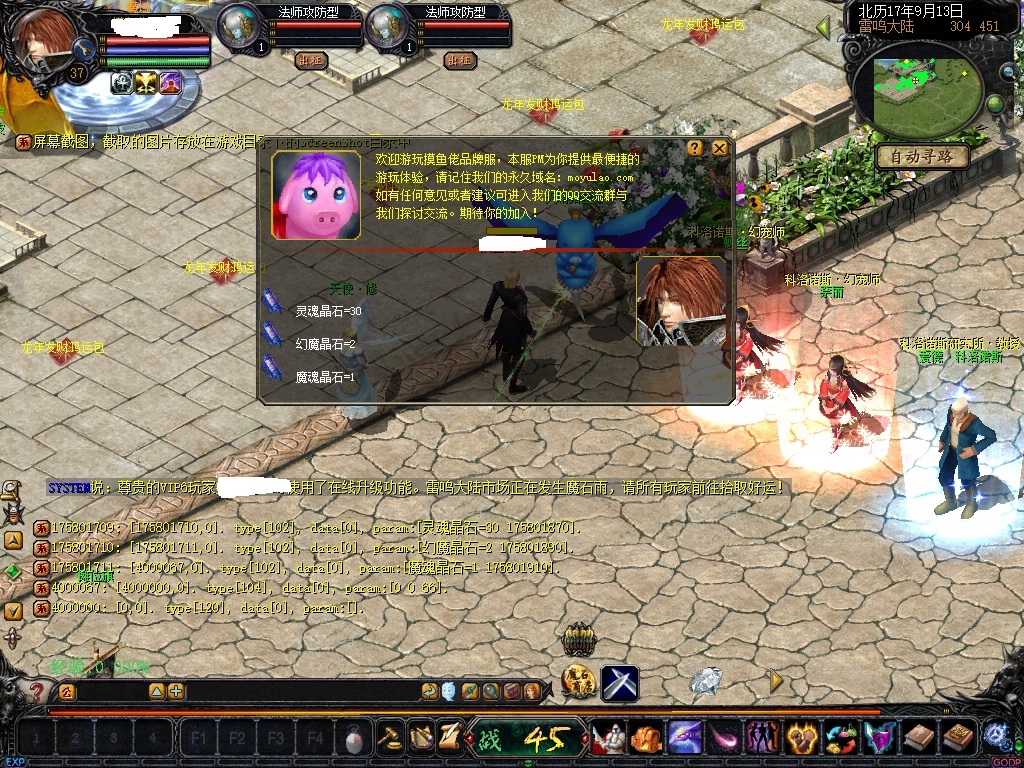Select the 灵魂晶石=30 option
The image size is (1024, 768).
pos(327,311)
